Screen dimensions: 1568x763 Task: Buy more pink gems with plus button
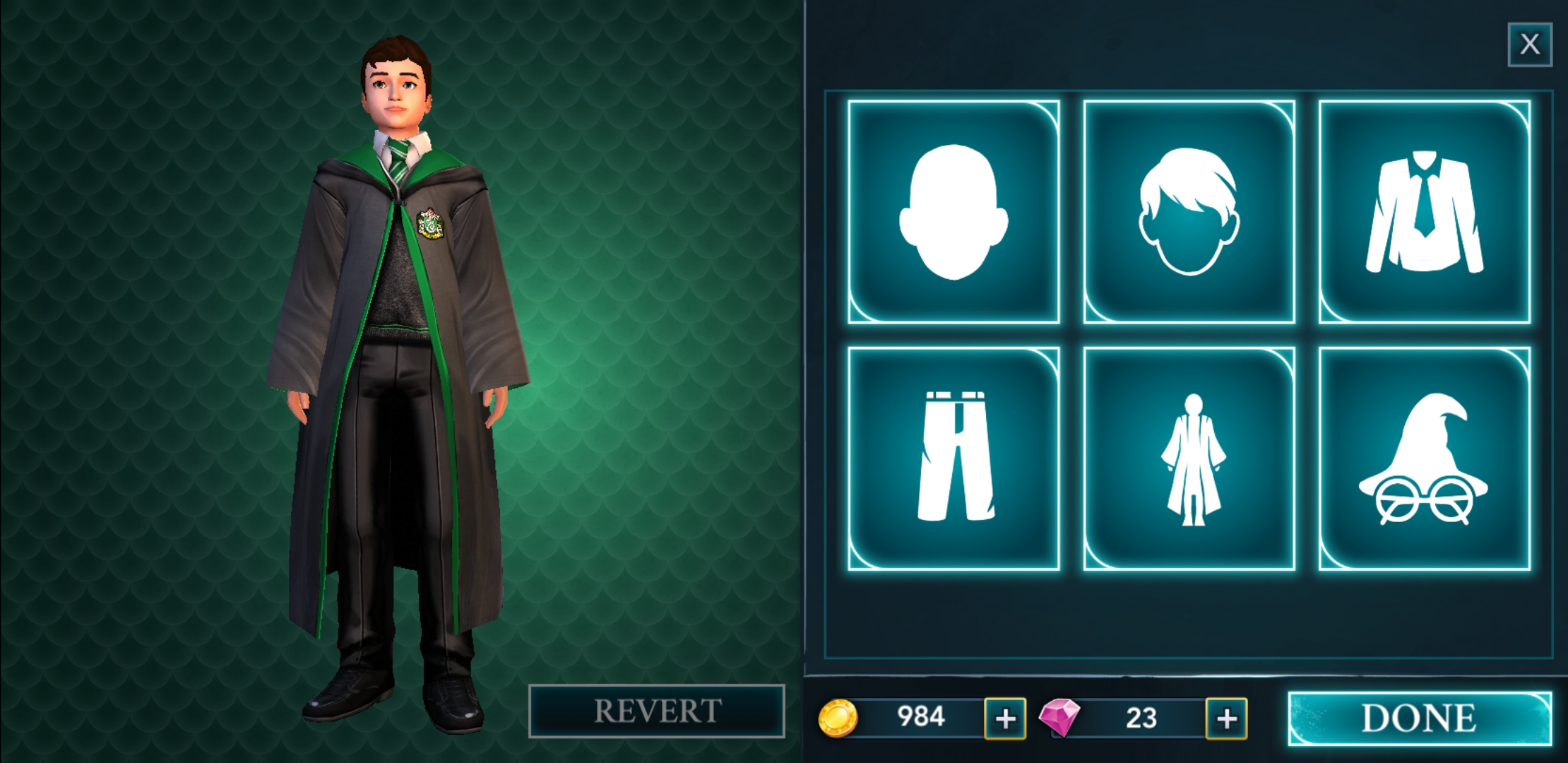click(1226, 718)
